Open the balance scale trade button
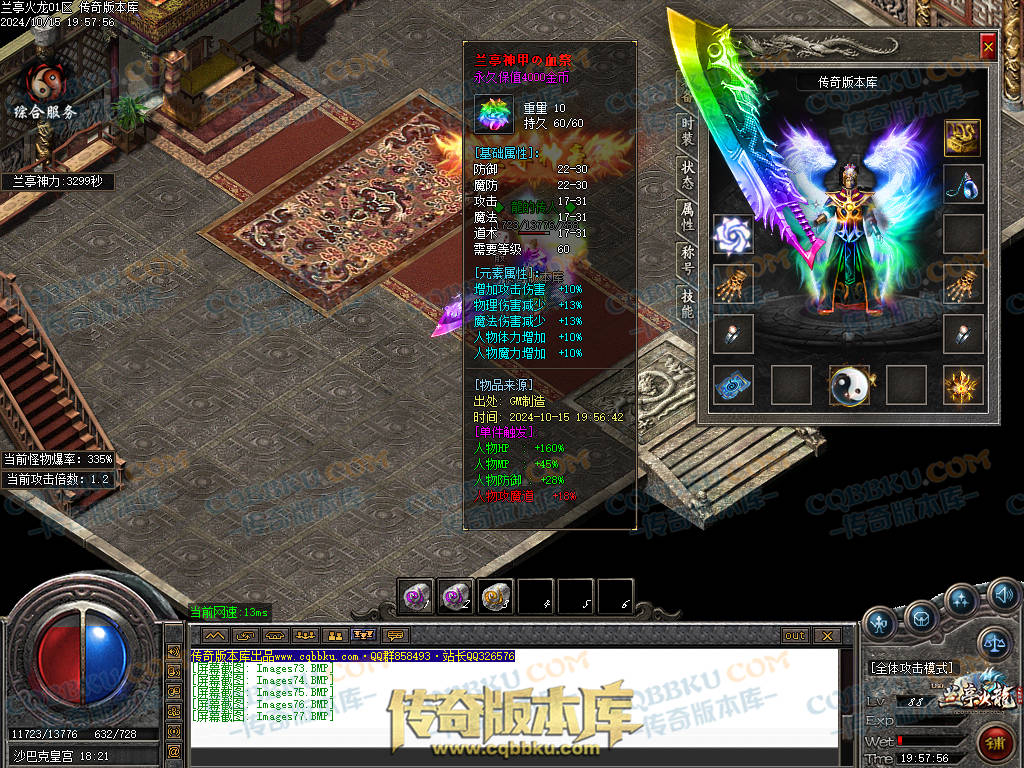The width and height of the screenshot is (1024, 768). tap(995, 641)
